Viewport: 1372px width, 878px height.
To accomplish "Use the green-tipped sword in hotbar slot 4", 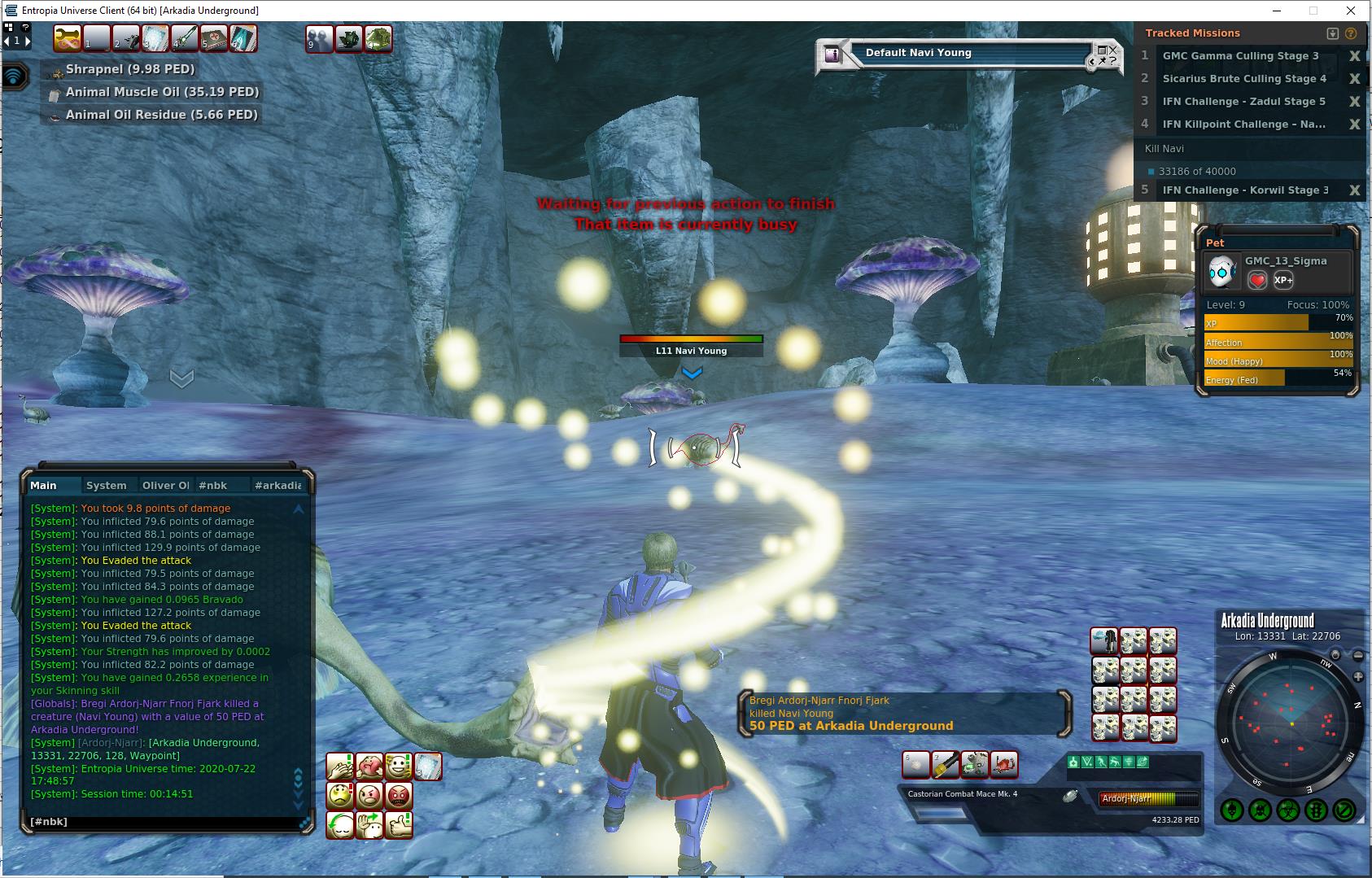I will click(185, 38).
